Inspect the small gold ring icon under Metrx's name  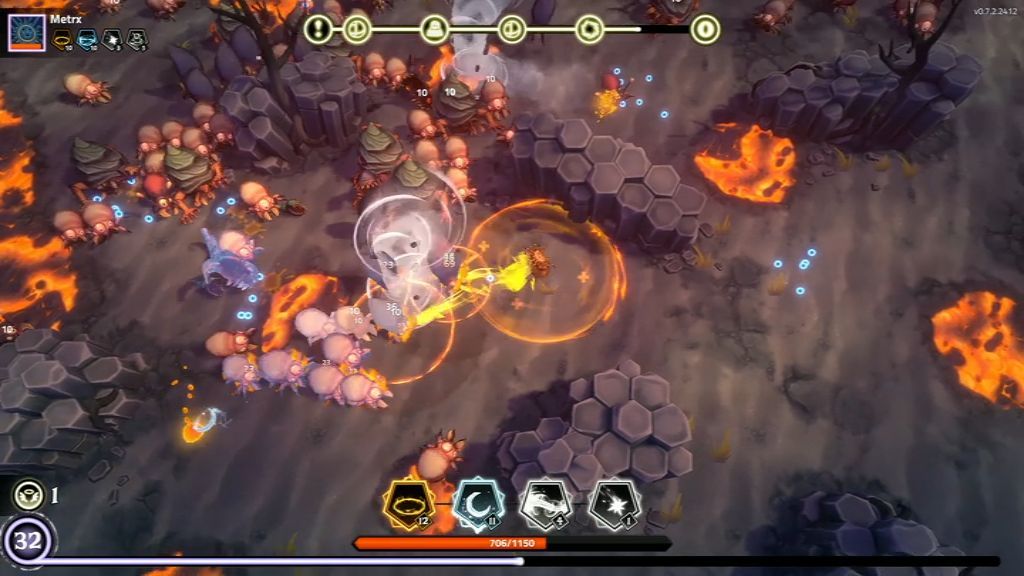click(x=63, y=40)
